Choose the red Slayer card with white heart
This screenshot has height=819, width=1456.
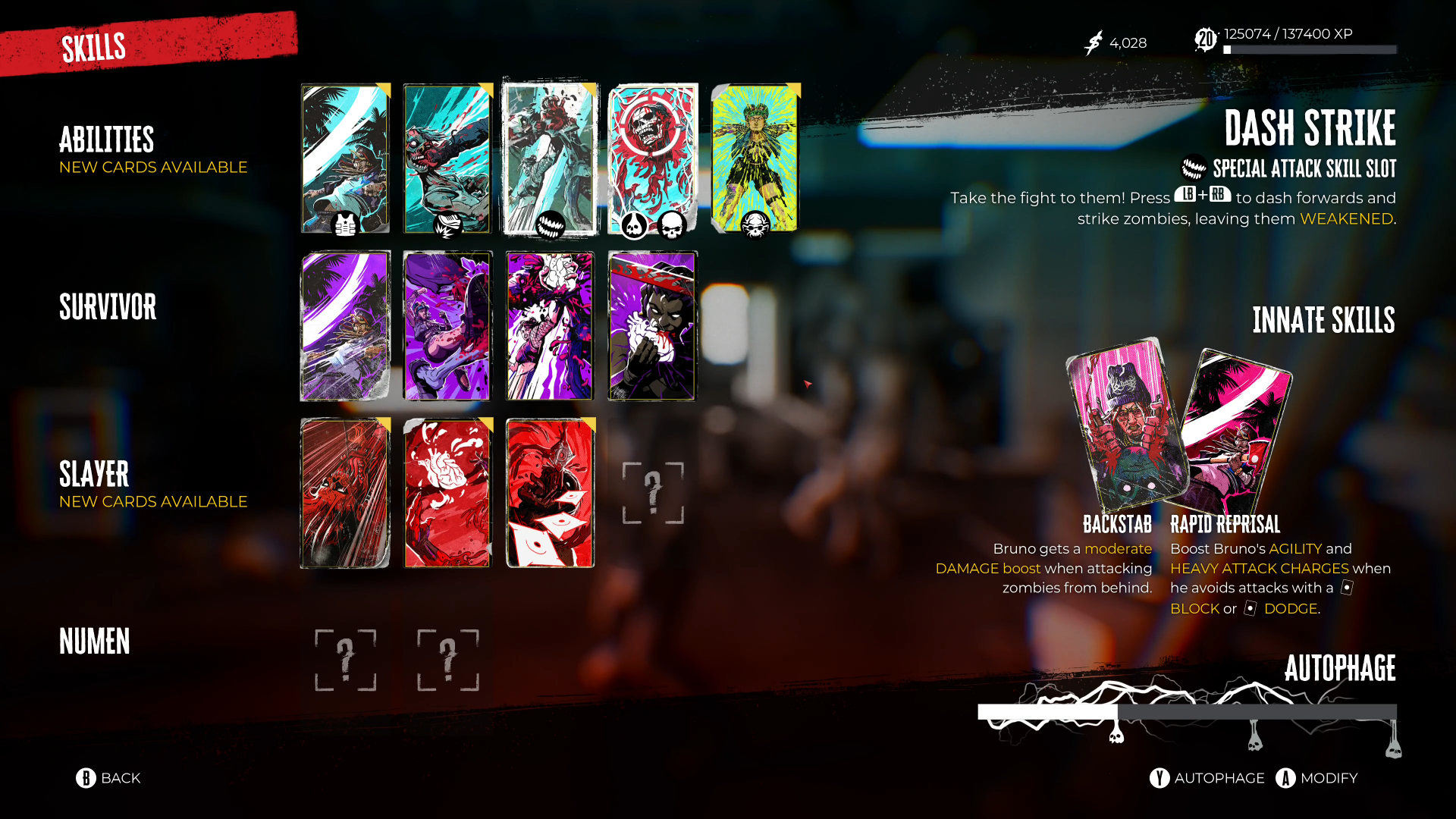coord(447,493)
